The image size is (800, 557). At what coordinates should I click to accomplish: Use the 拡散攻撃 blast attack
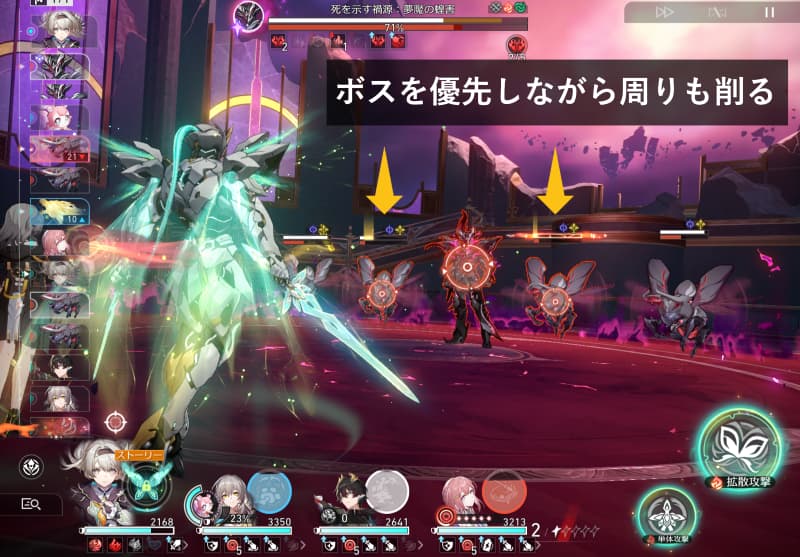[740, 444]
